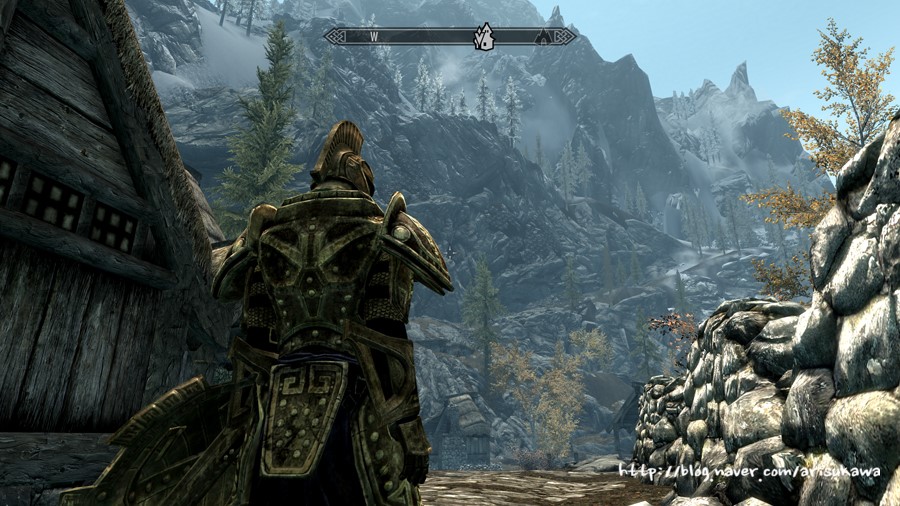Click the white town marker on the compass

pos(484,37)
